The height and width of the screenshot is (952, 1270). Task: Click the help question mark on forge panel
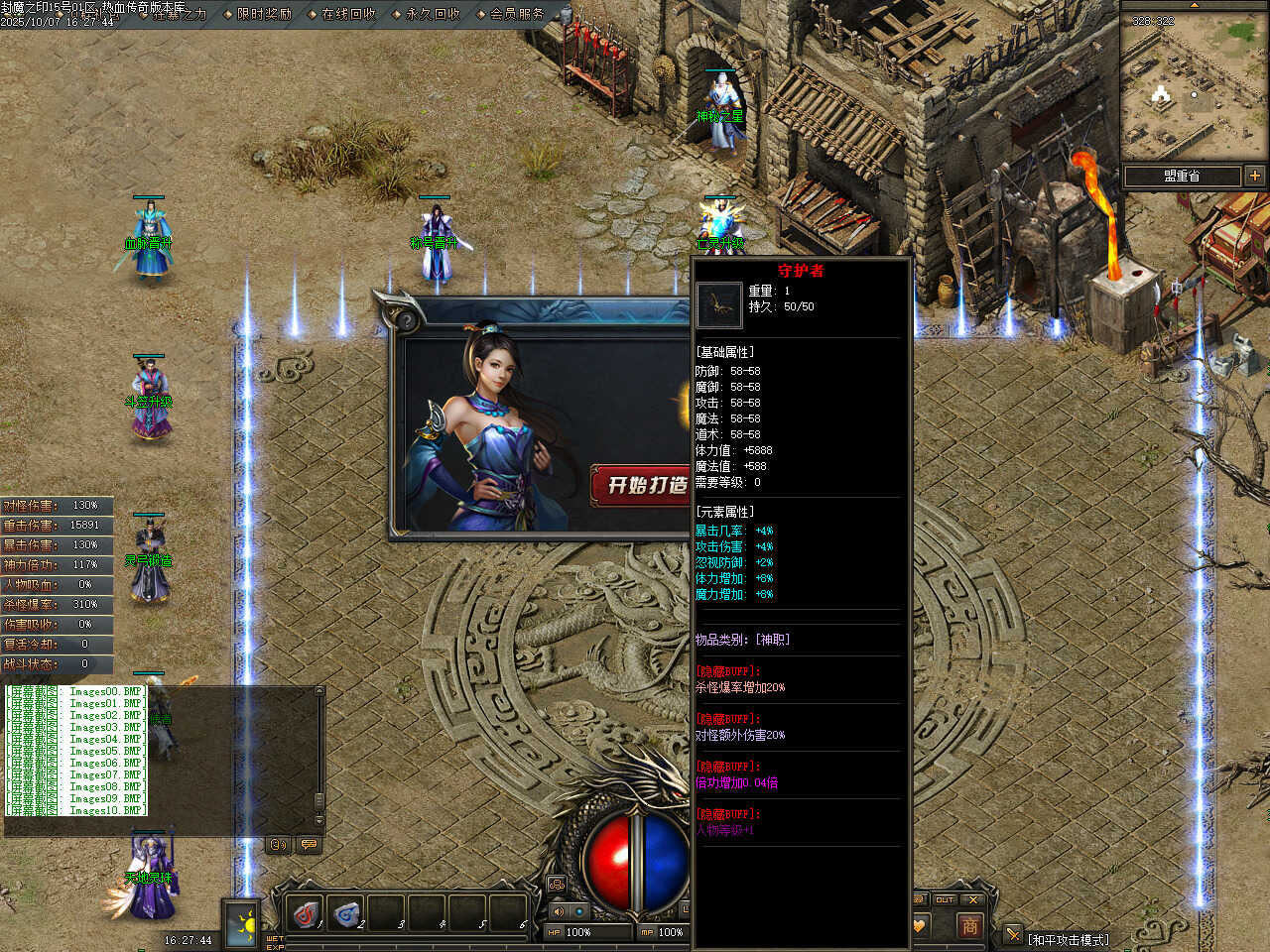[405, 320]
